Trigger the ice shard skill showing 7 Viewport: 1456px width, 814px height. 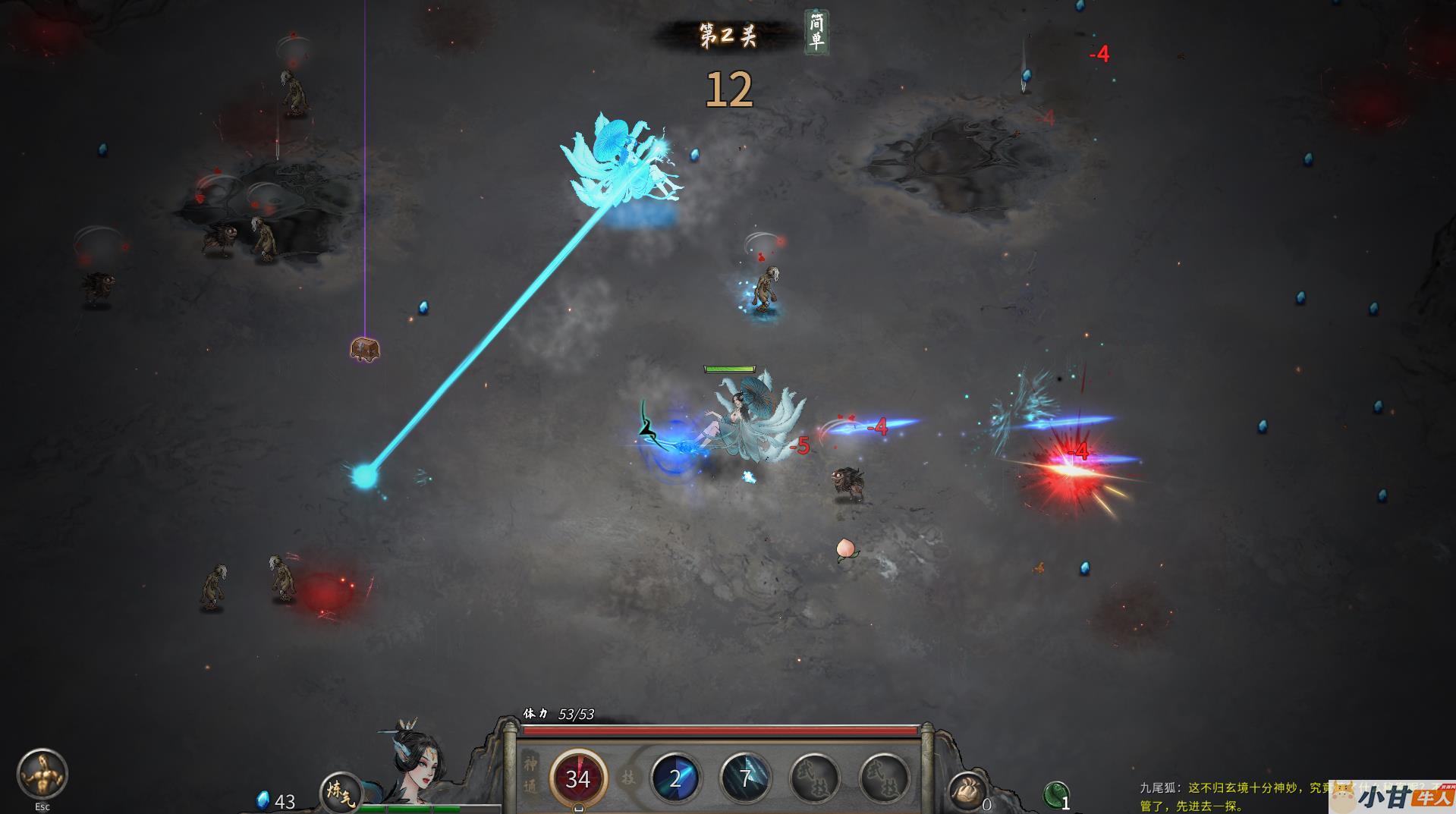(x=745, y=778)
